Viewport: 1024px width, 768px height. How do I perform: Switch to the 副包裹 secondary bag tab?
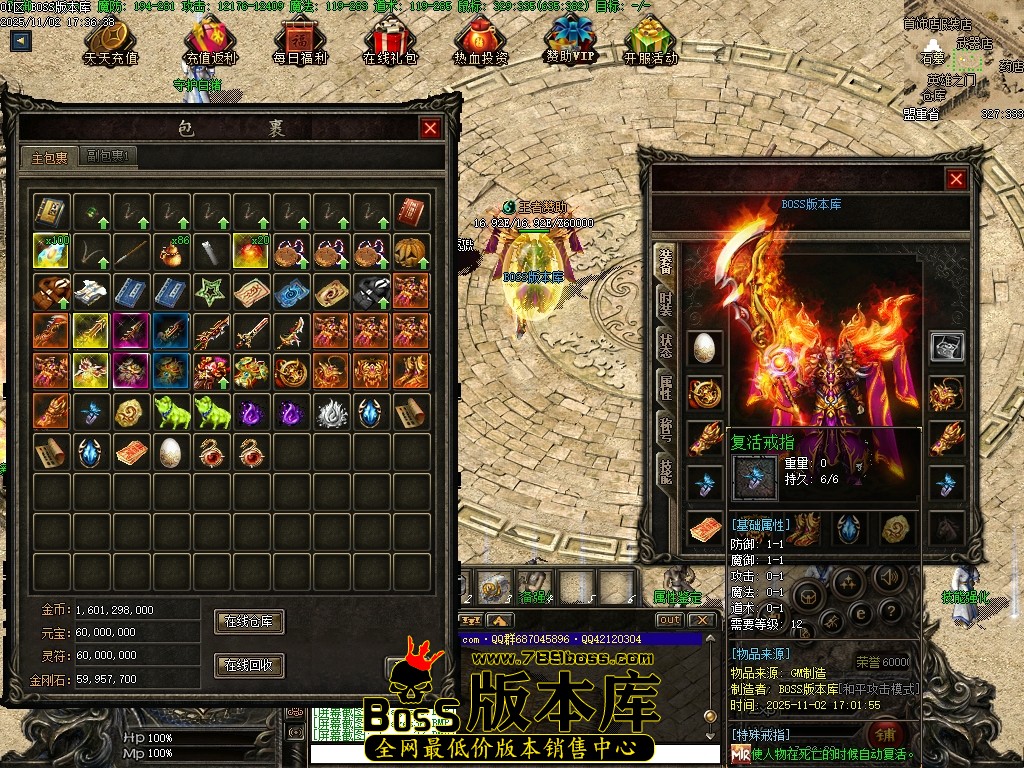point(110,156)
